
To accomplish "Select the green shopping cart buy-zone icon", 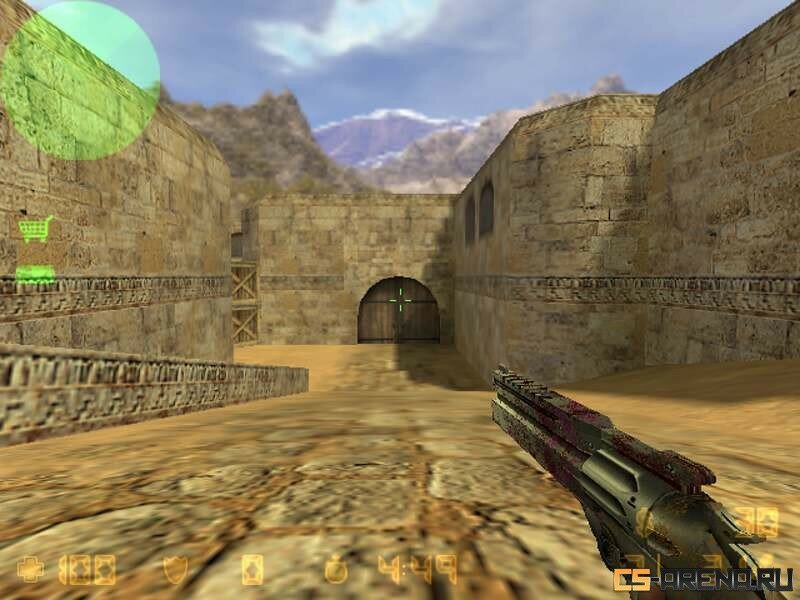I will [x=34, y=229].
